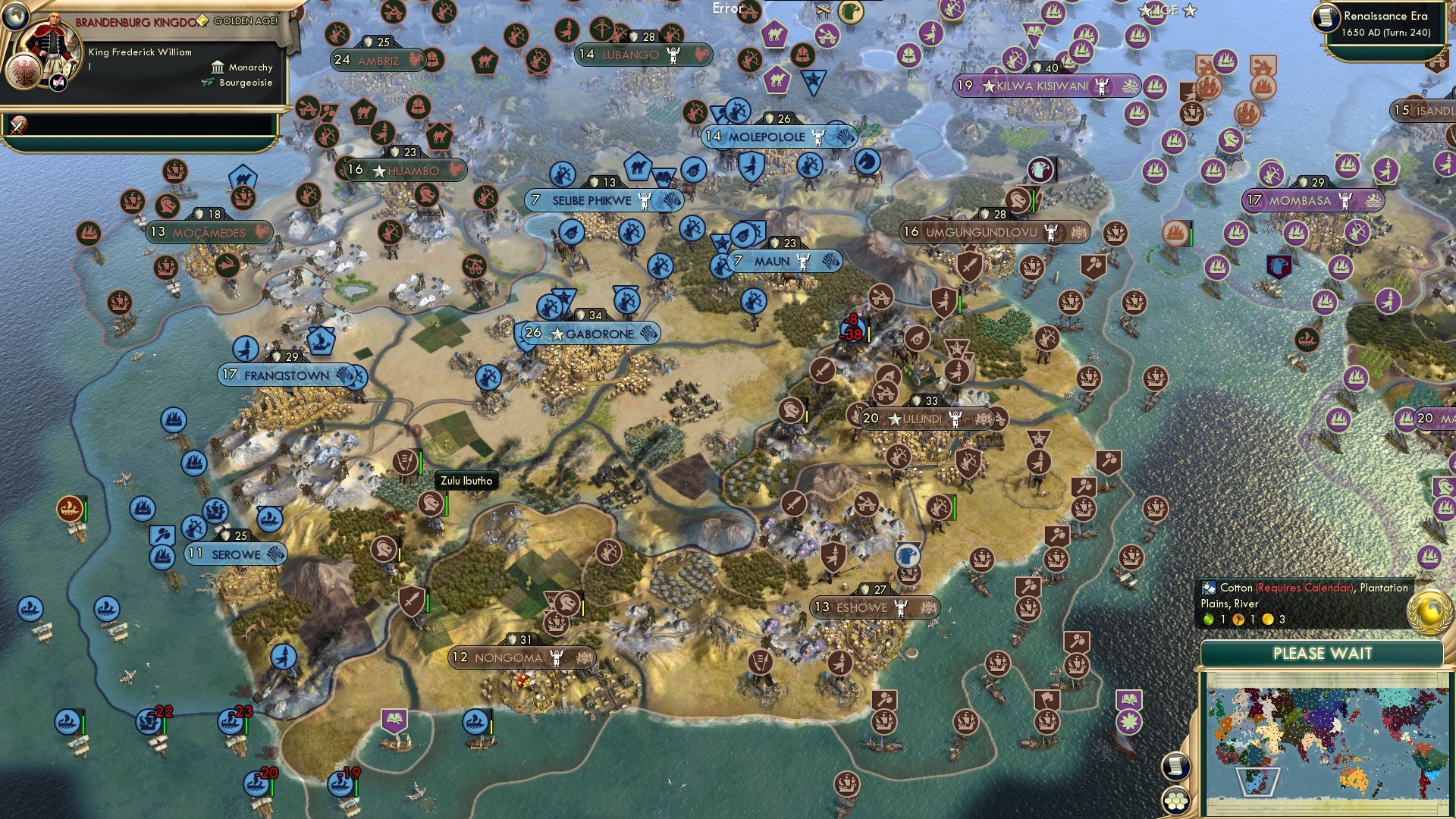Expand the Francistown city banner

click(287, 374)
